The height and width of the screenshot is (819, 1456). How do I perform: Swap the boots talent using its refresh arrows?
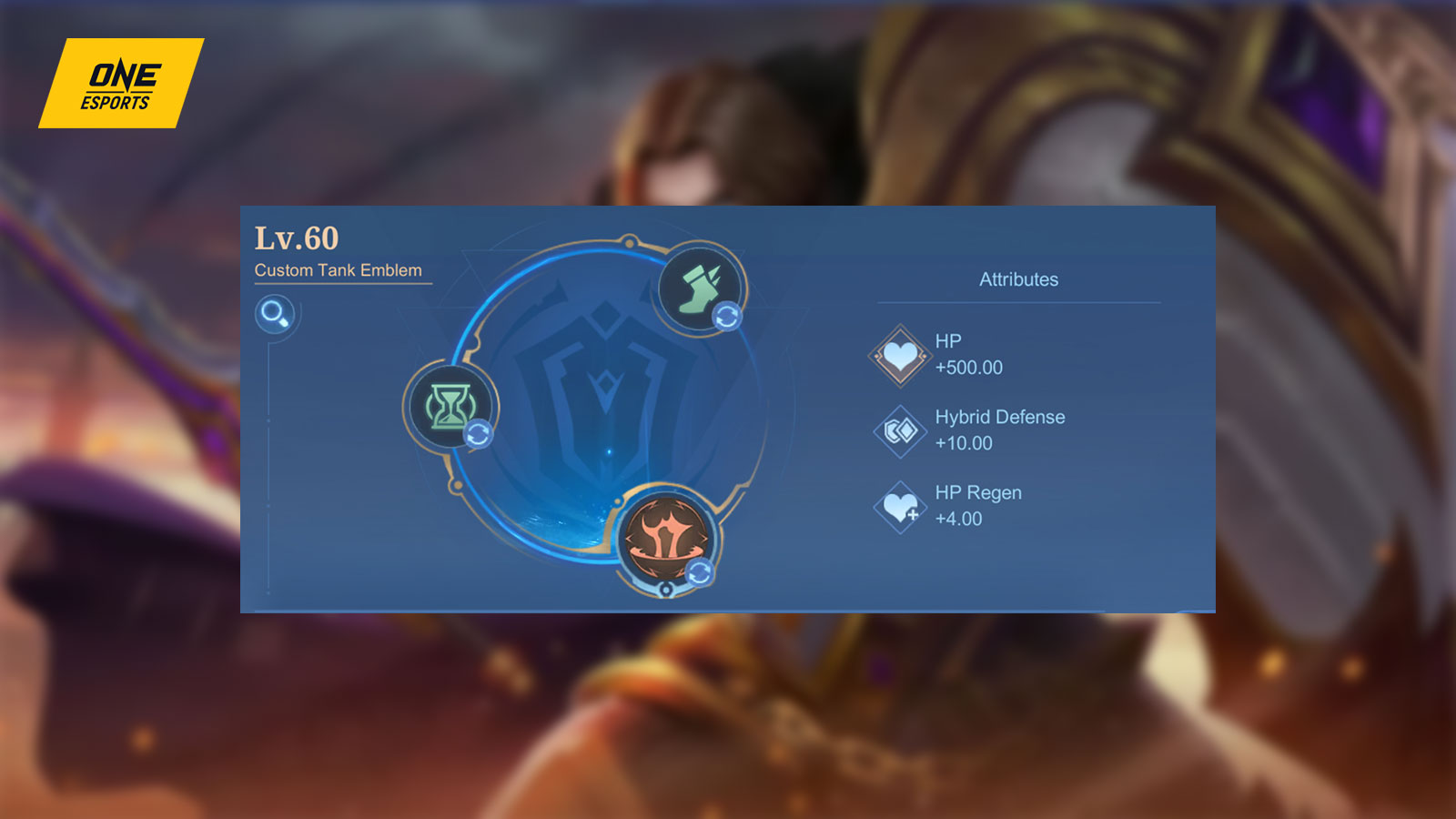(x=726, y=317)
